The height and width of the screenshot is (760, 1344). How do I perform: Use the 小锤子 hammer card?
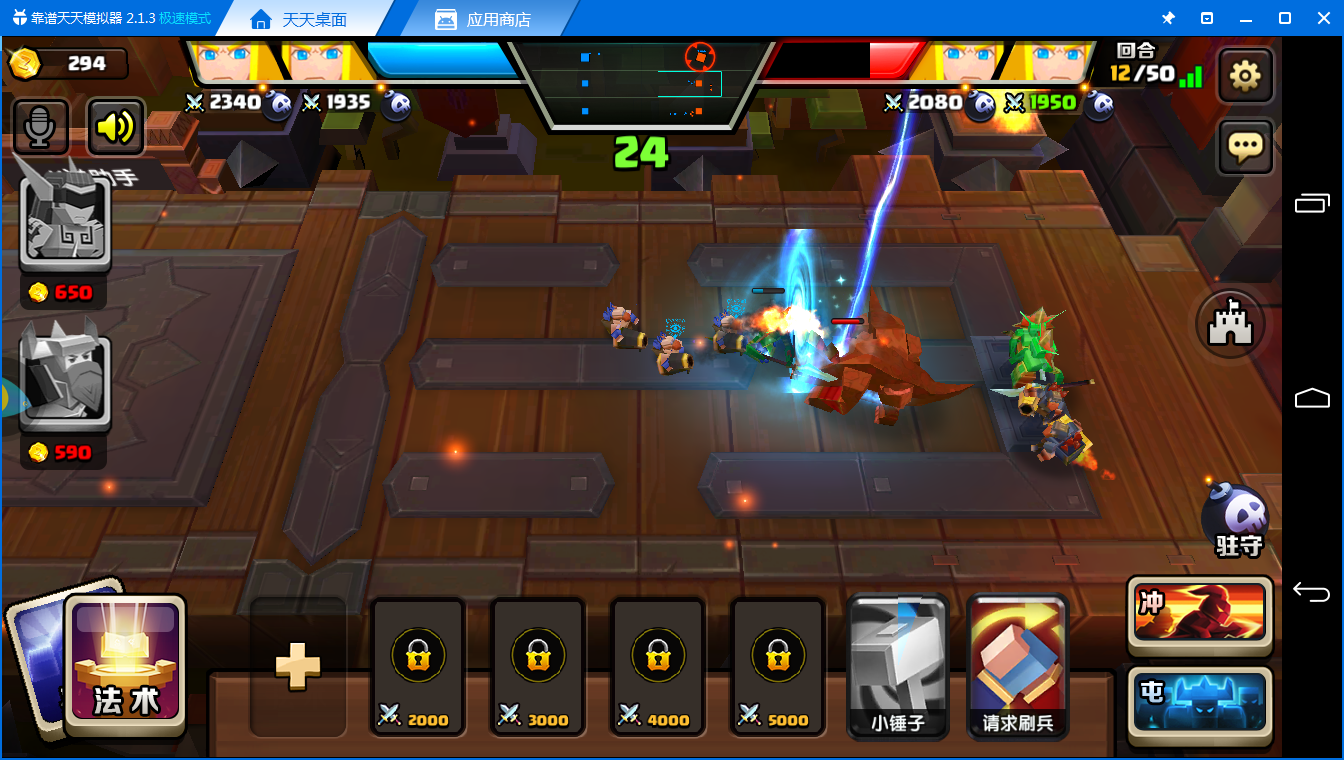point(898,667)
